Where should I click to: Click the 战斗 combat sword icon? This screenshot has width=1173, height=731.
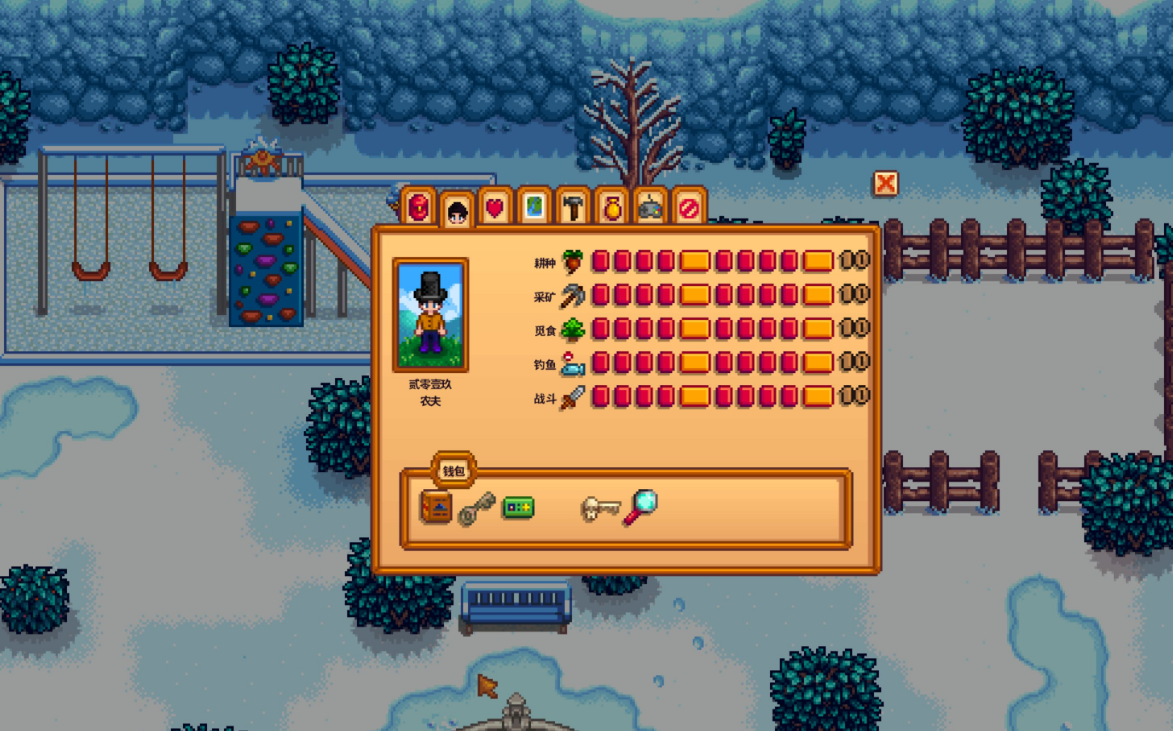click(x=573, y=397)
